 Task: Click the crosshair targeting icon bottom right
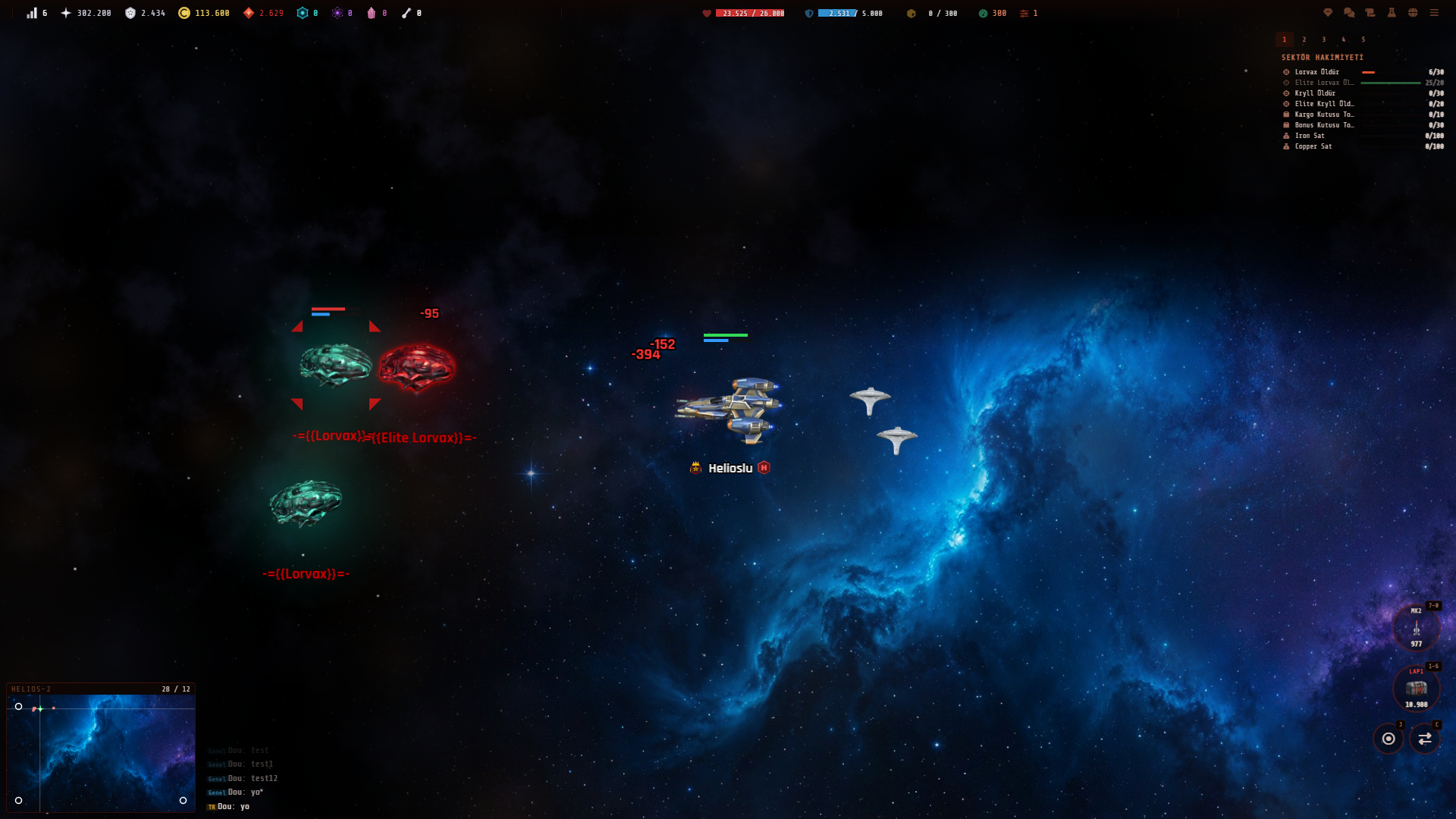(1390, 739)
